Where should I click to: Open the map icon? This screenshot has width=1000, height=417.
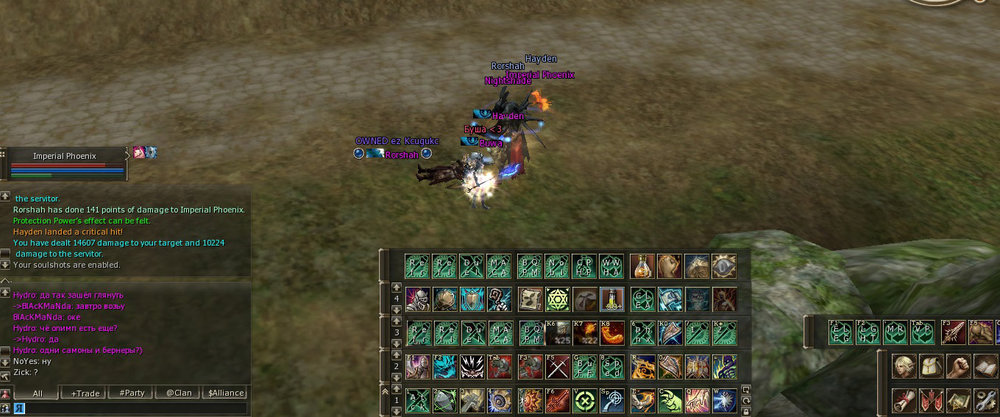tap(957, 400)
